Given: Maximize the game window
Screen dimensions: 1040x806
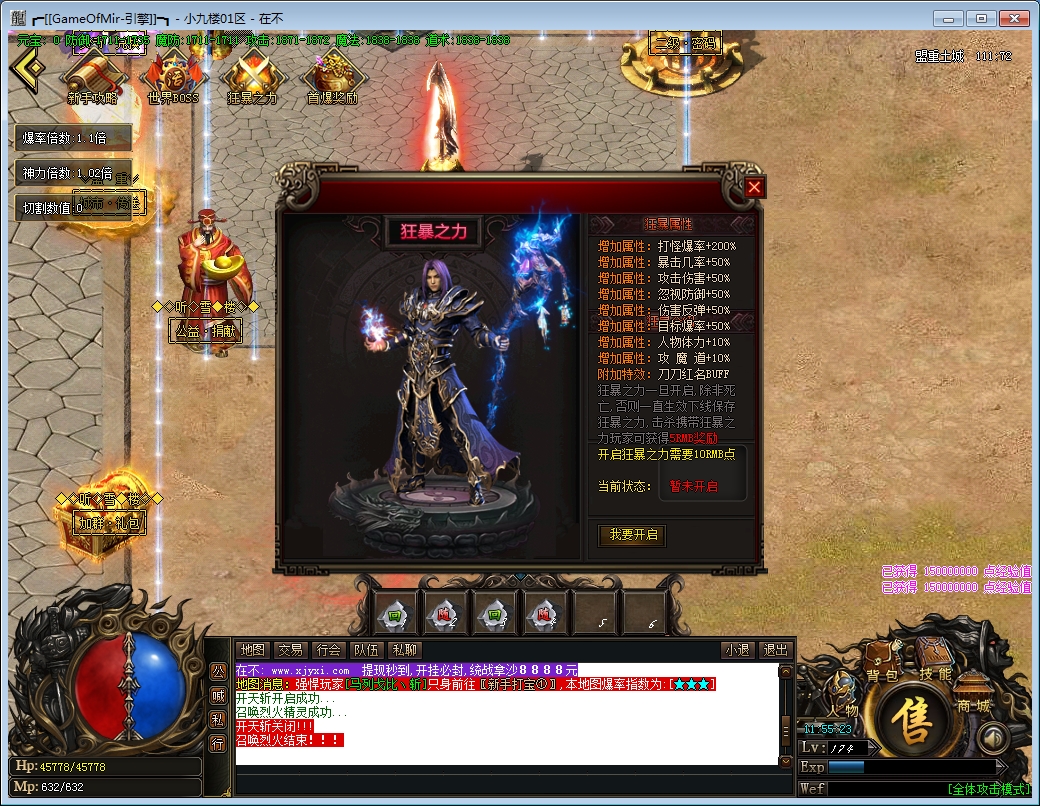Looking at the screenshot, I should point(982,18).
